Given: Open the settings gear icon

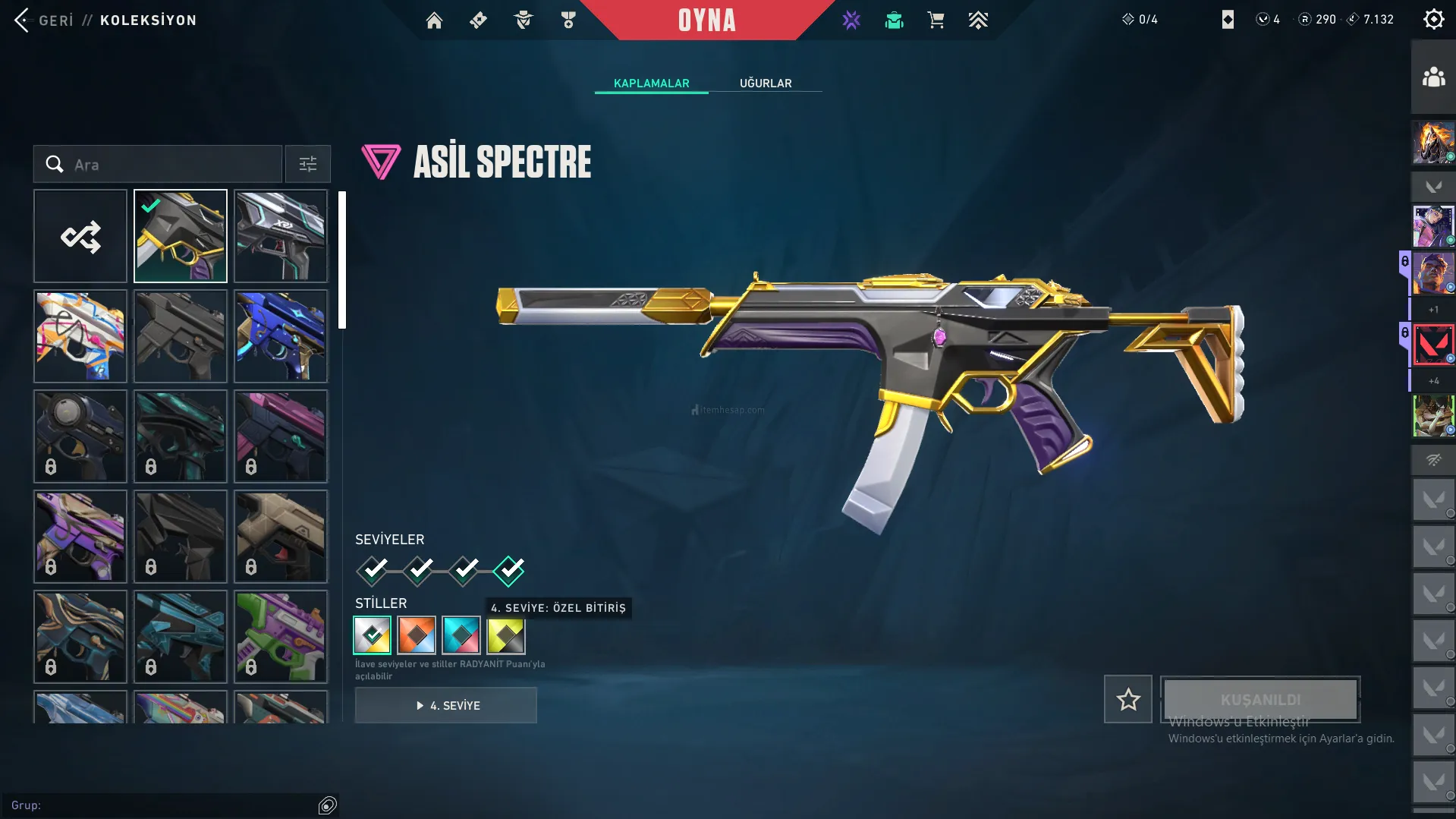Looking at the screenshot, I should [1433, 20].
